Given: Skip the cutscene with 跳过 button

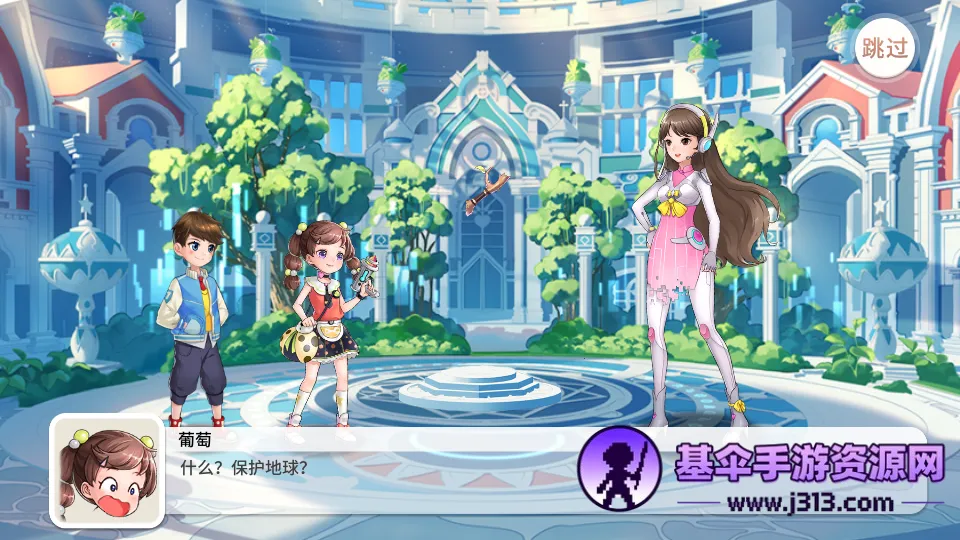Looking at the screenshot, I should [885, 49].
